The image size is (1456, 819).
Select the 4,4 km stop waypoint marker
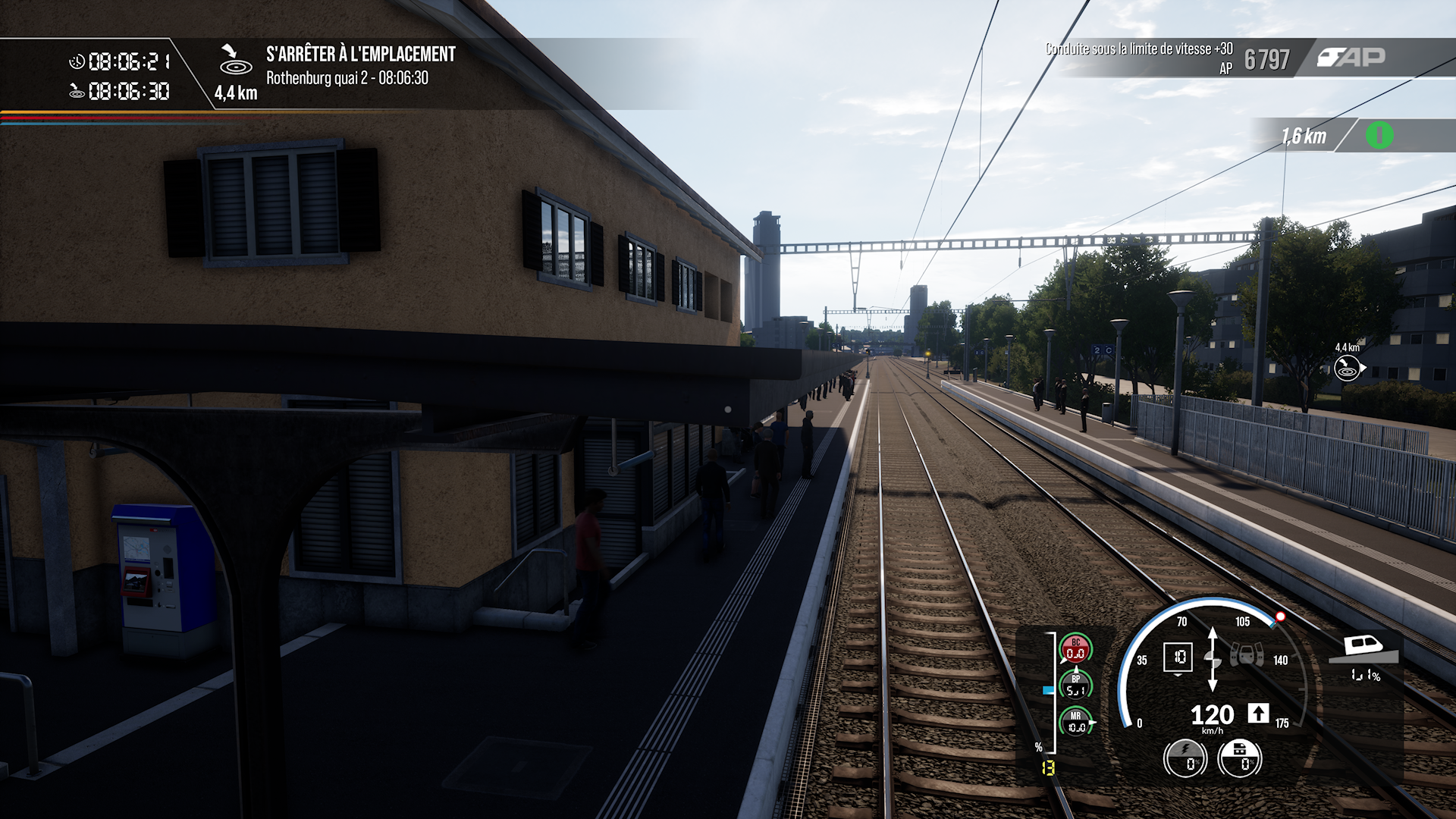[1347, 368]
